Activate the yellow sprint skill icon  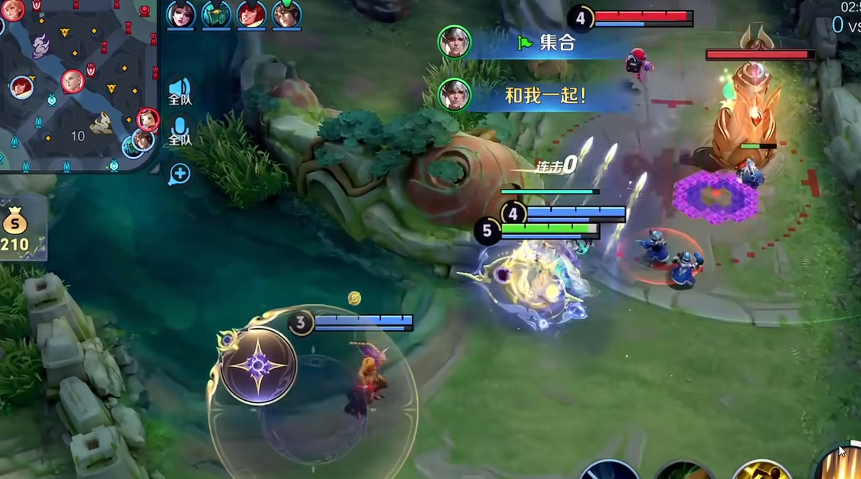point(762,471)
